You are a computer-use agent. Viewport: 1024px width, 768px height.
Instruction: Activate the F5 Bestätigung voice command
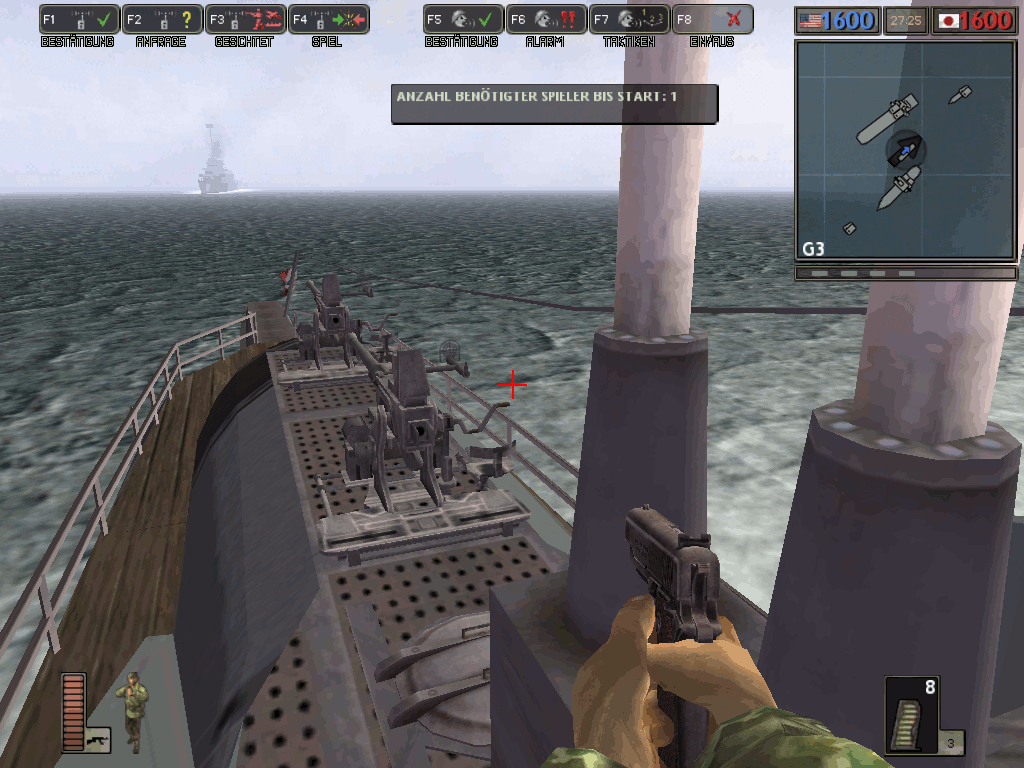(x=463, y=19)
